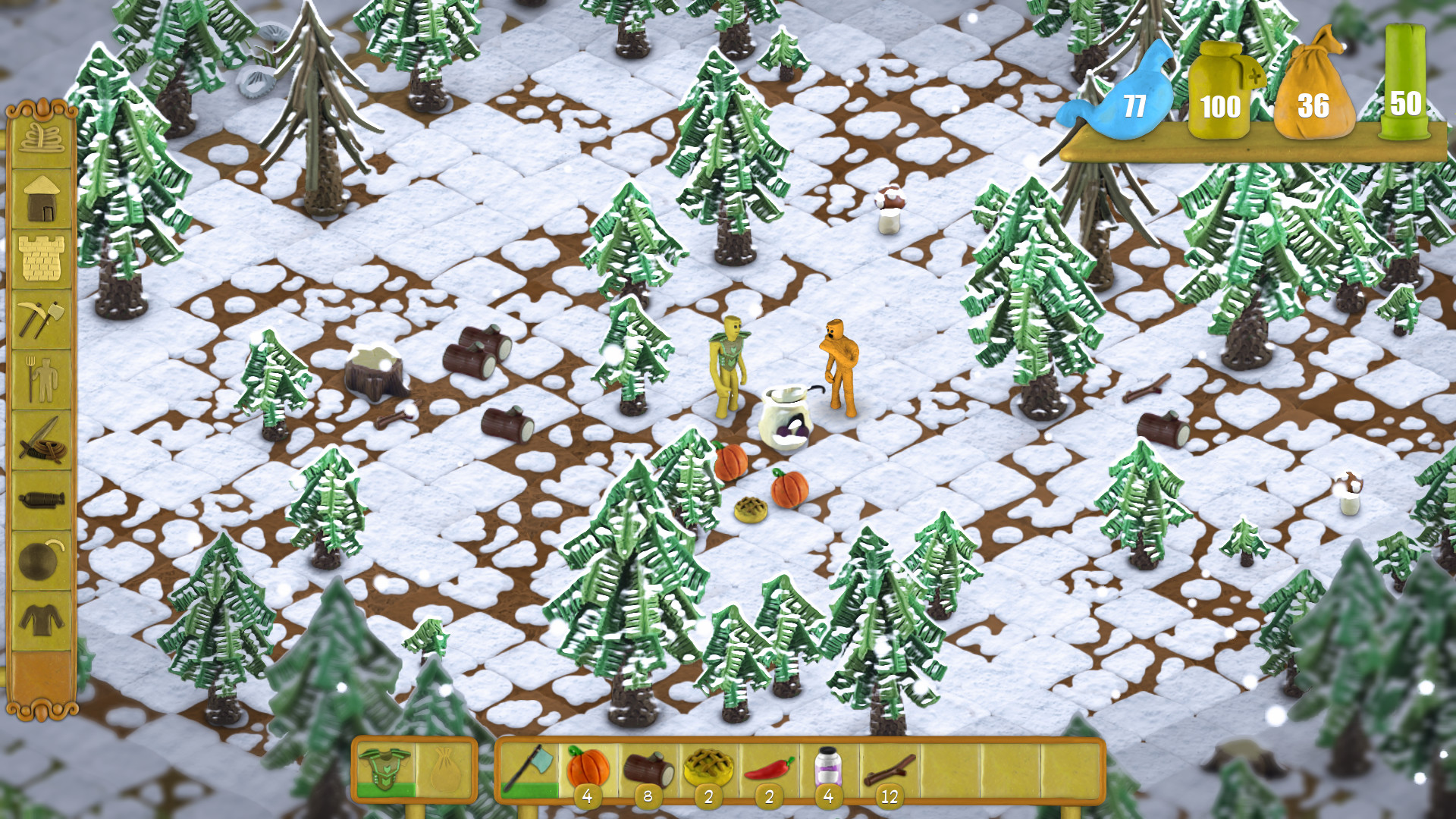Screen dimensions: 1456x819
Task: Choose the pickaxe and axe tools category
Action: (42, 319)
